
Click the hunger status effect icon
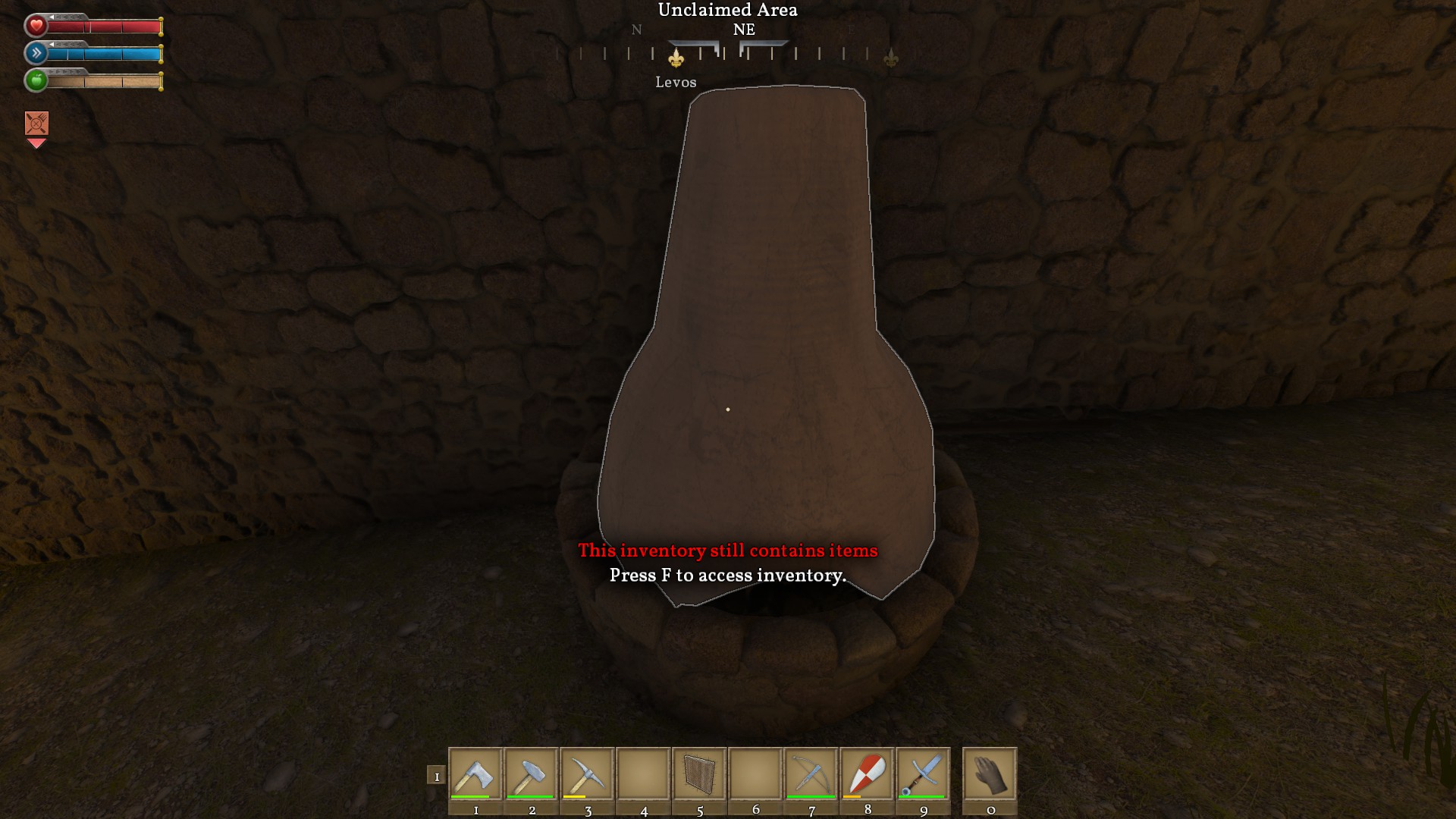point(36,124)
